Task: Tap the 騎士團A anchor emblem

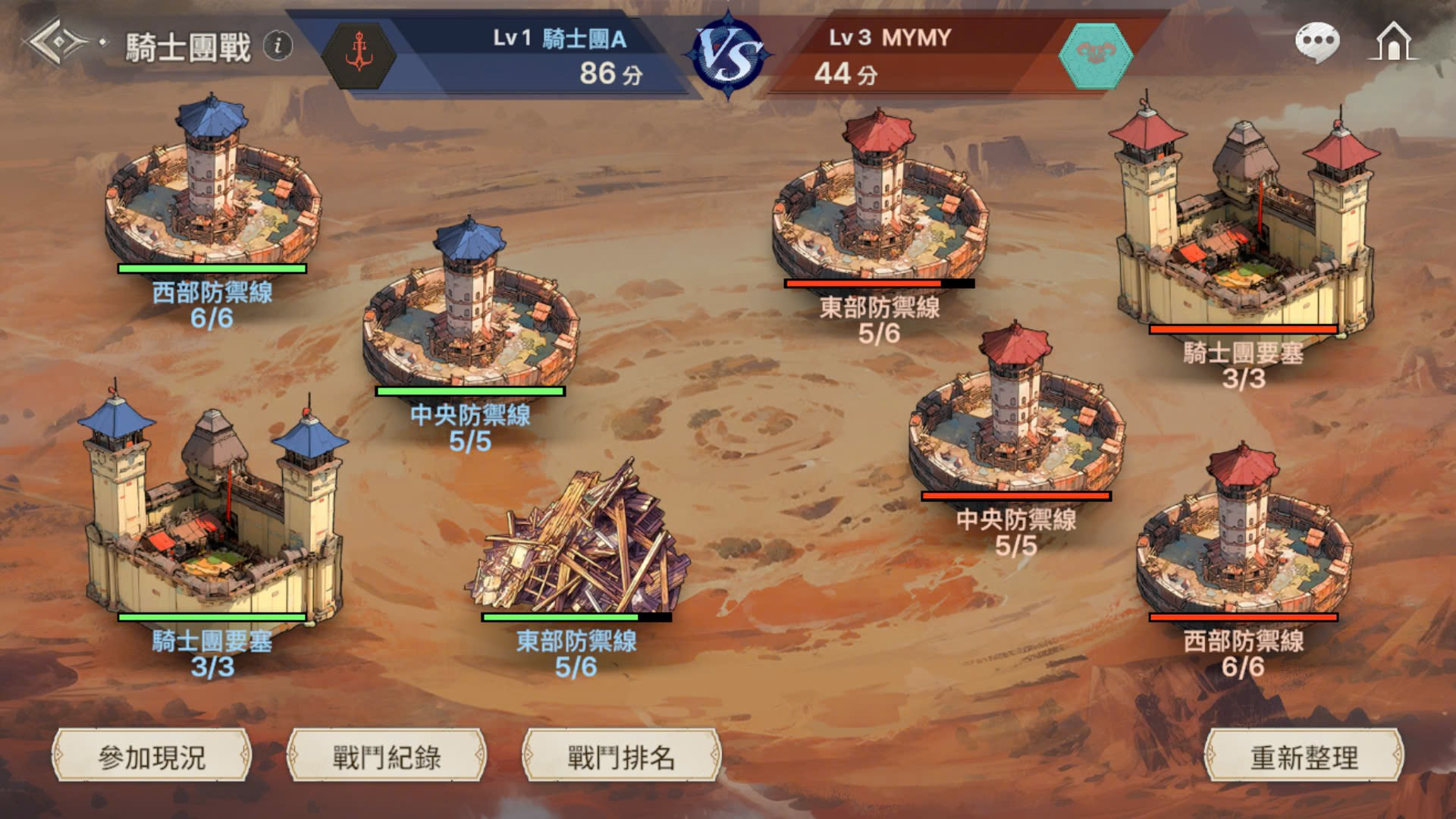Action: [x=359, y=55]
